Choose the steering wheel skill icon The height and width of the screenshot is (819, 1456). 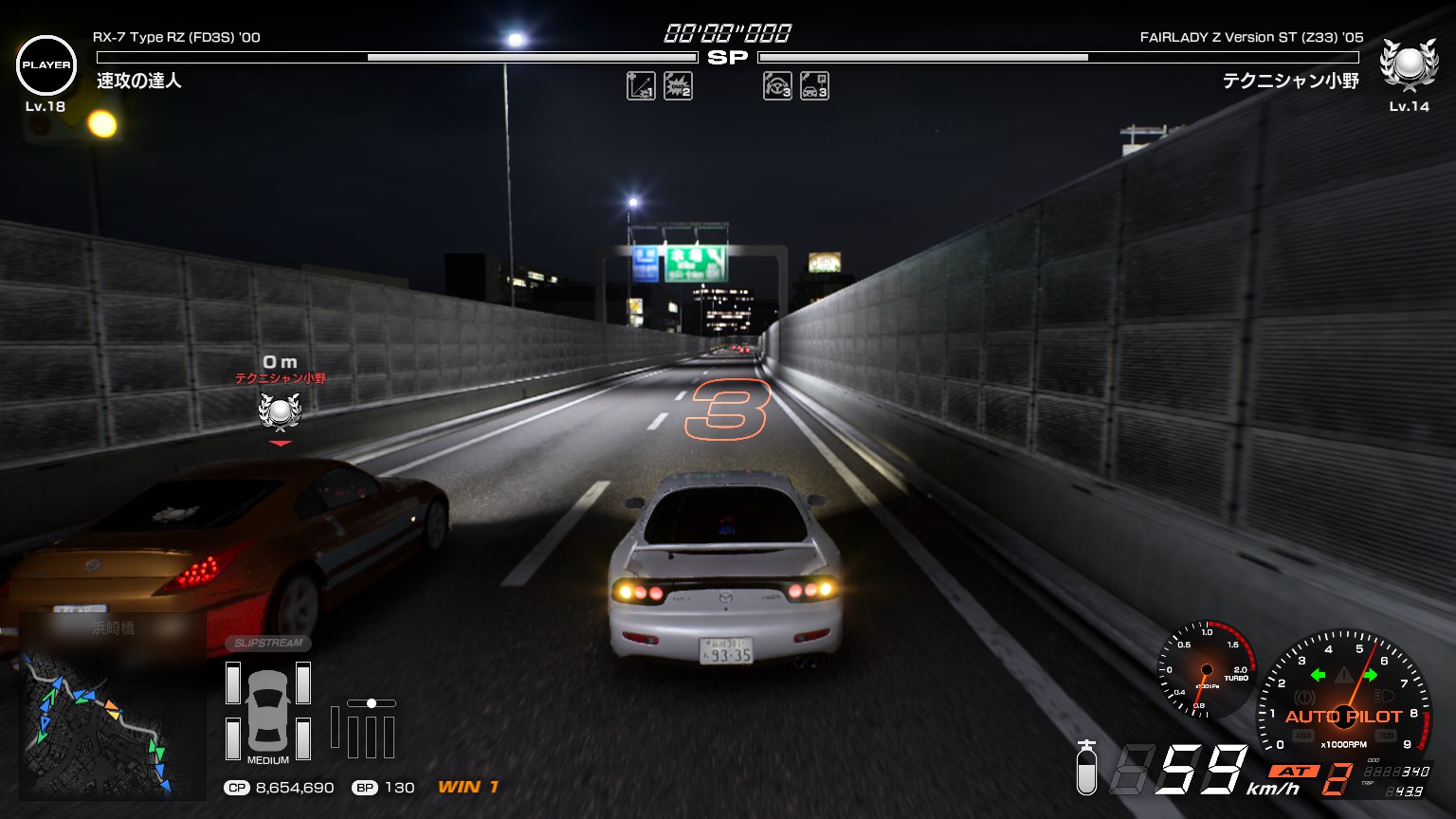tap(777, 86)
